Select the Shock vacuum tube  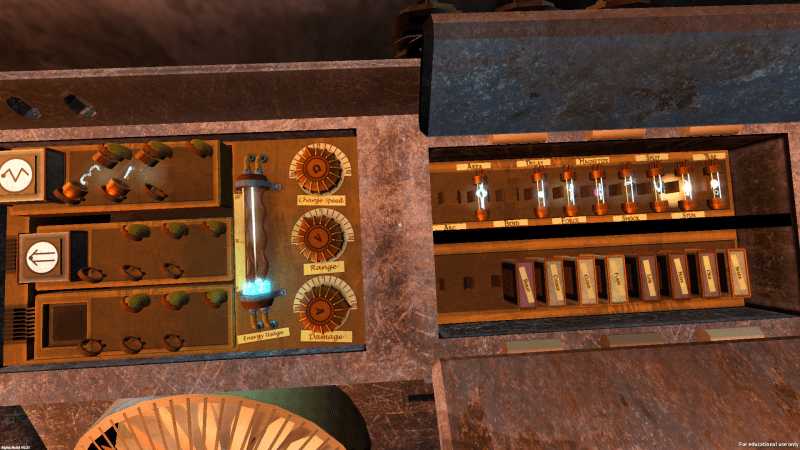pyautogui.click(x=628, y=190)
